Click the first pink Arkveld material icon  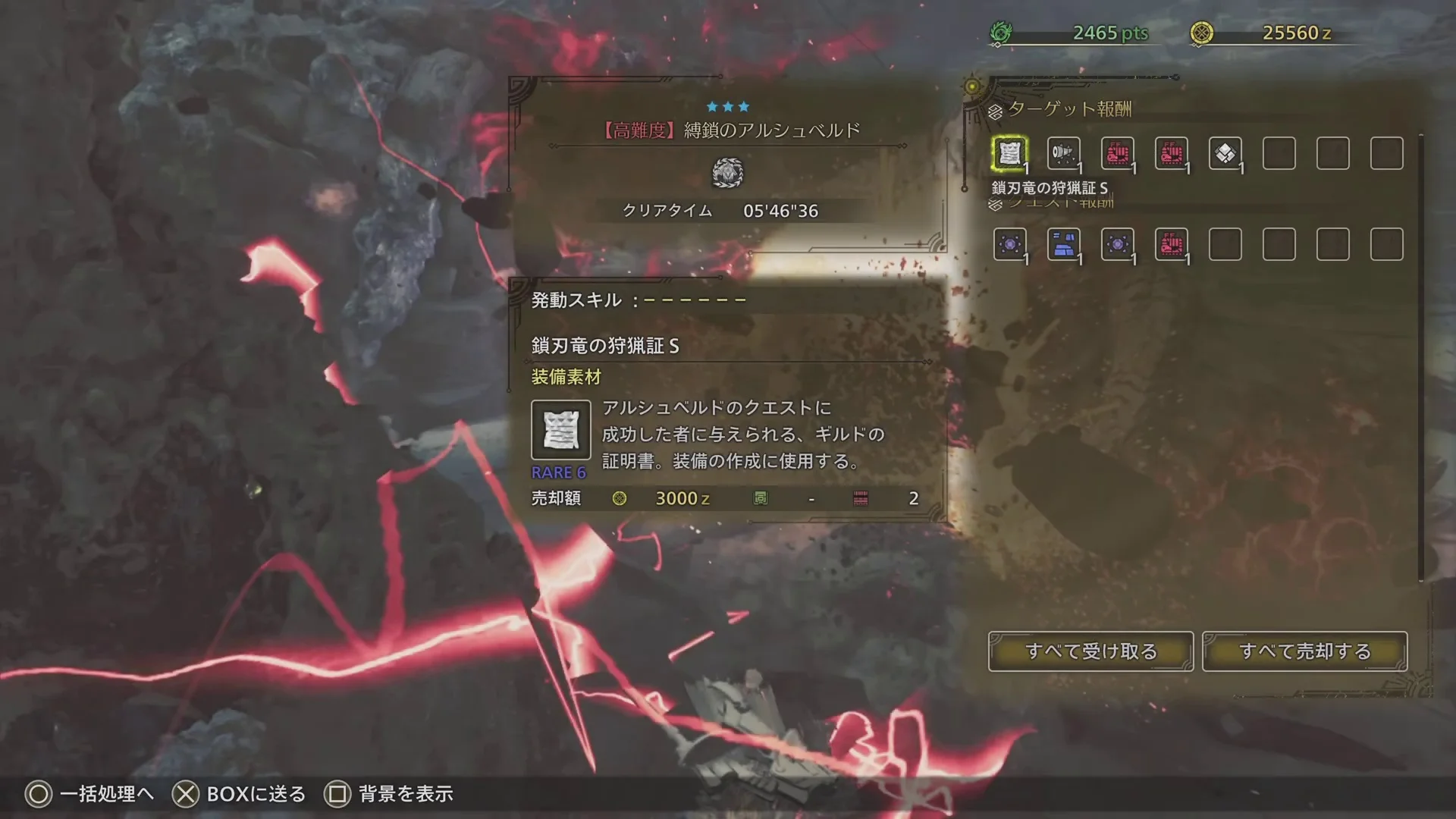(x=1119, y=153)
